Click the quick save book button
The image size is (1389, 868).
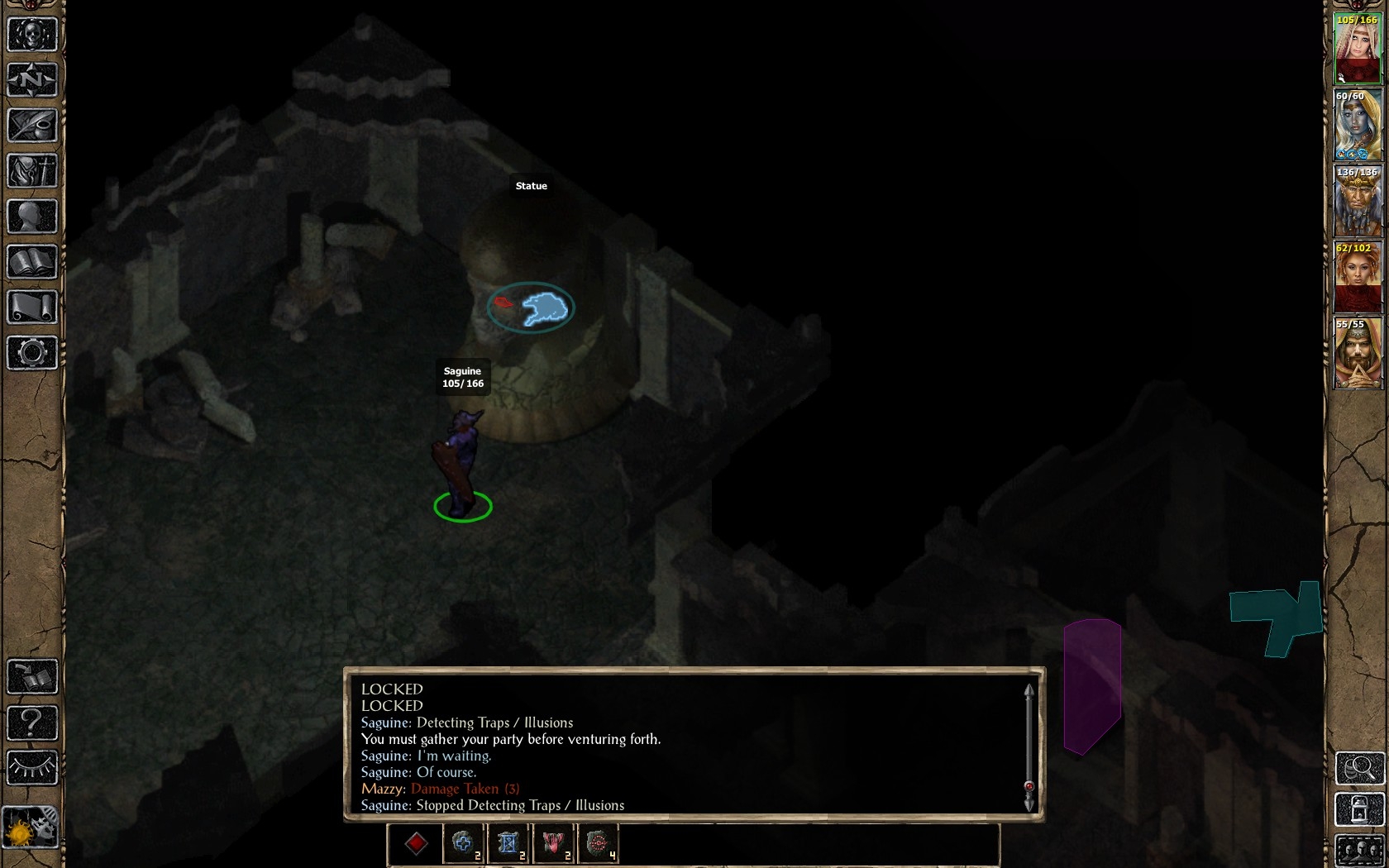click(x=32, y=677)
